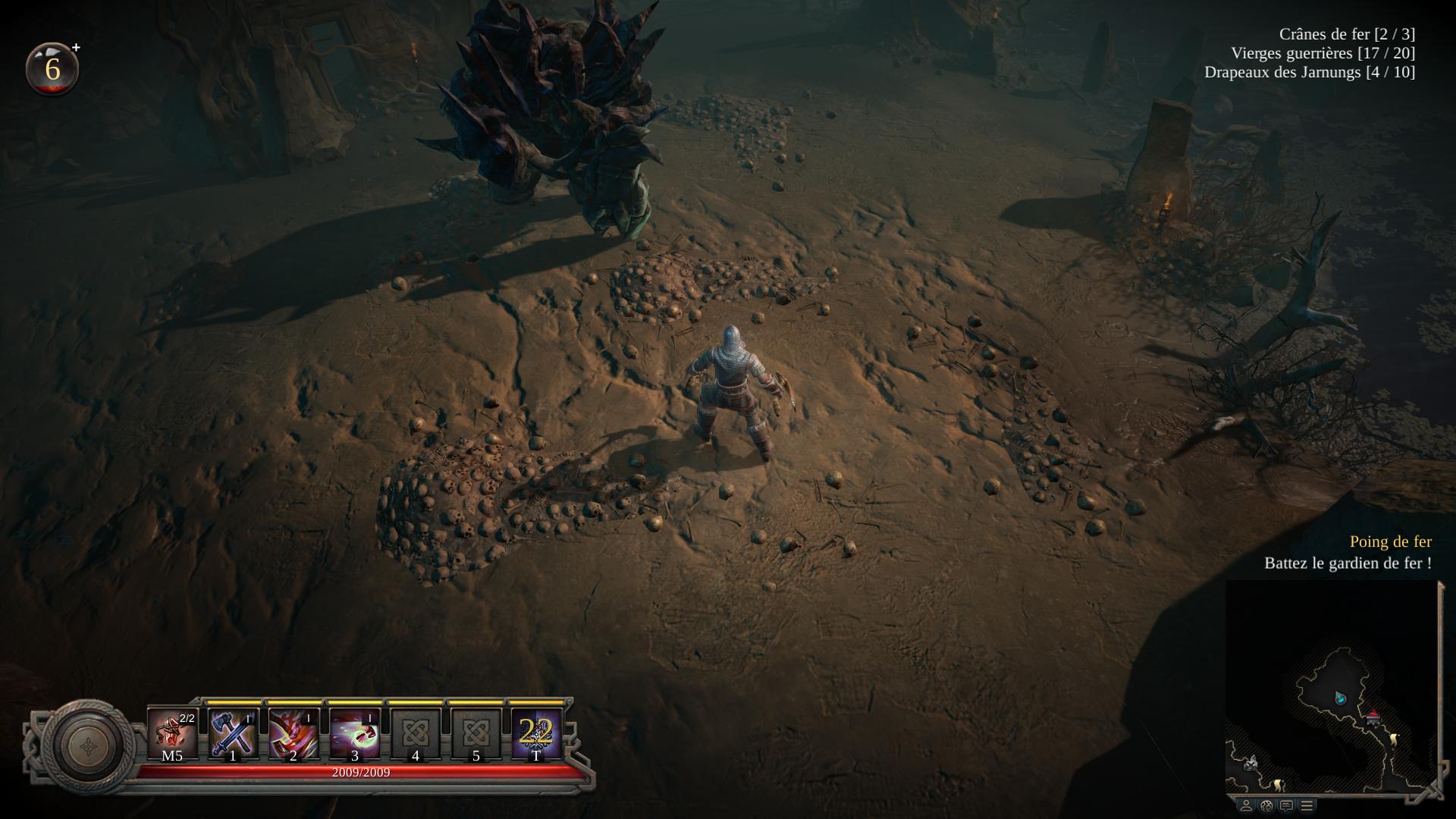Screen dimensions: 1456x819
Task: Open the chat bubble button
Action: [x=1286, y=805]
